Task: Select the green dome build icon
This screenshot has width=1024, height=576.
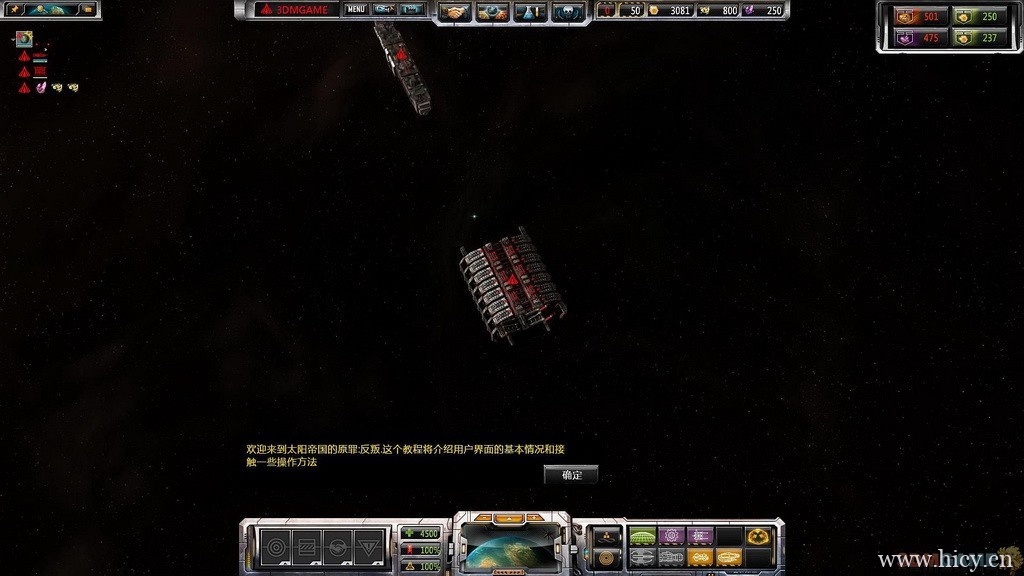Action: point(641,537)
